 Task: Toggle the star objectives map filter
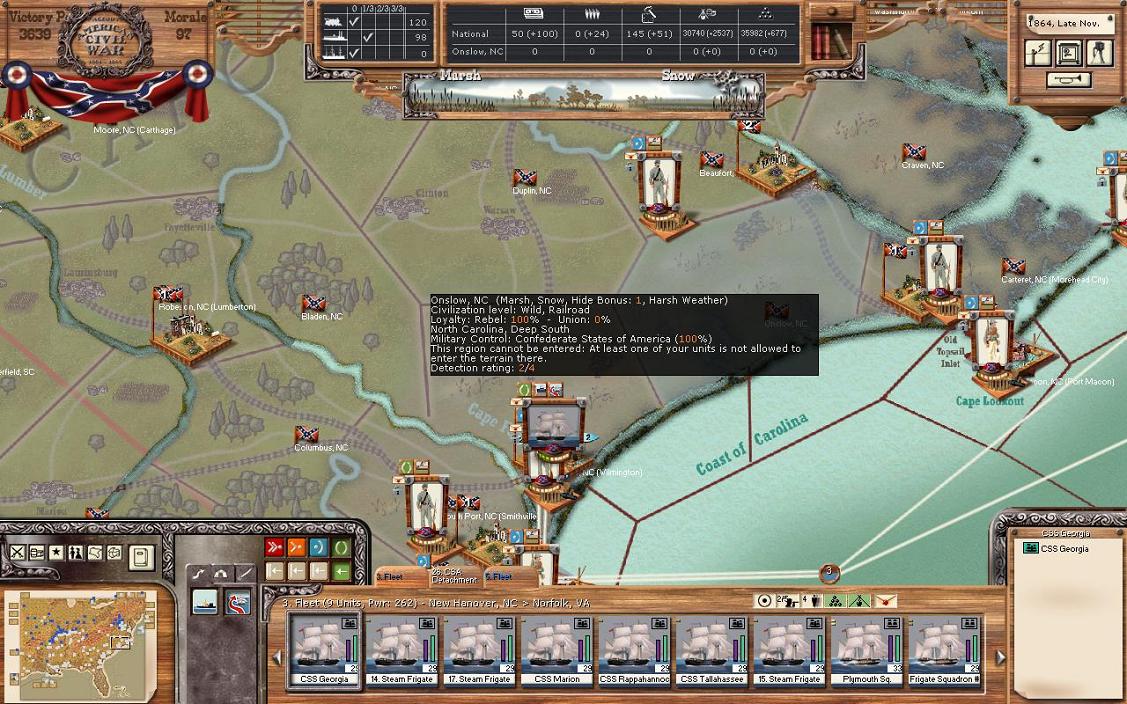click(56, 552)
